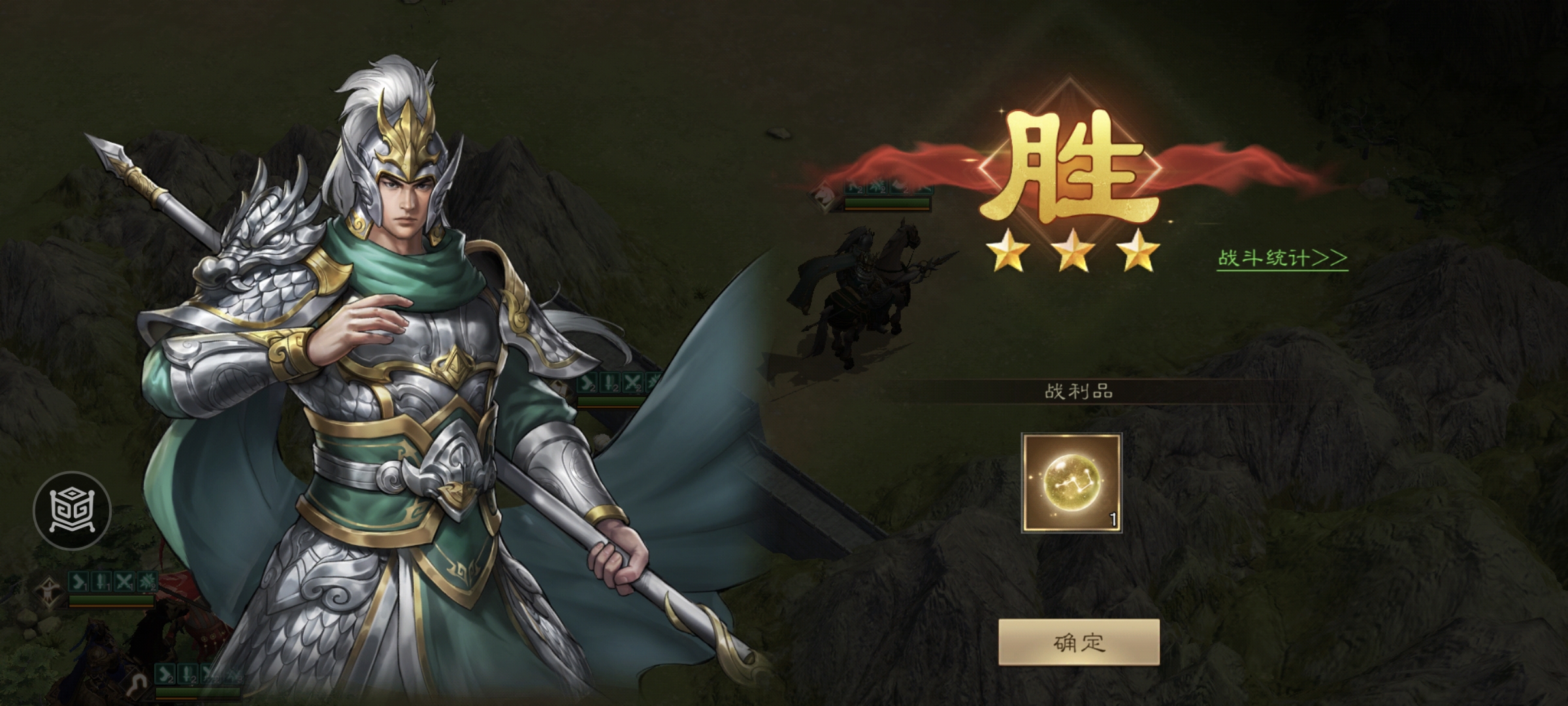Tap the crossed-swords counter icon on the bottom unit
The image size is (1568, 706).
[210, 673]
